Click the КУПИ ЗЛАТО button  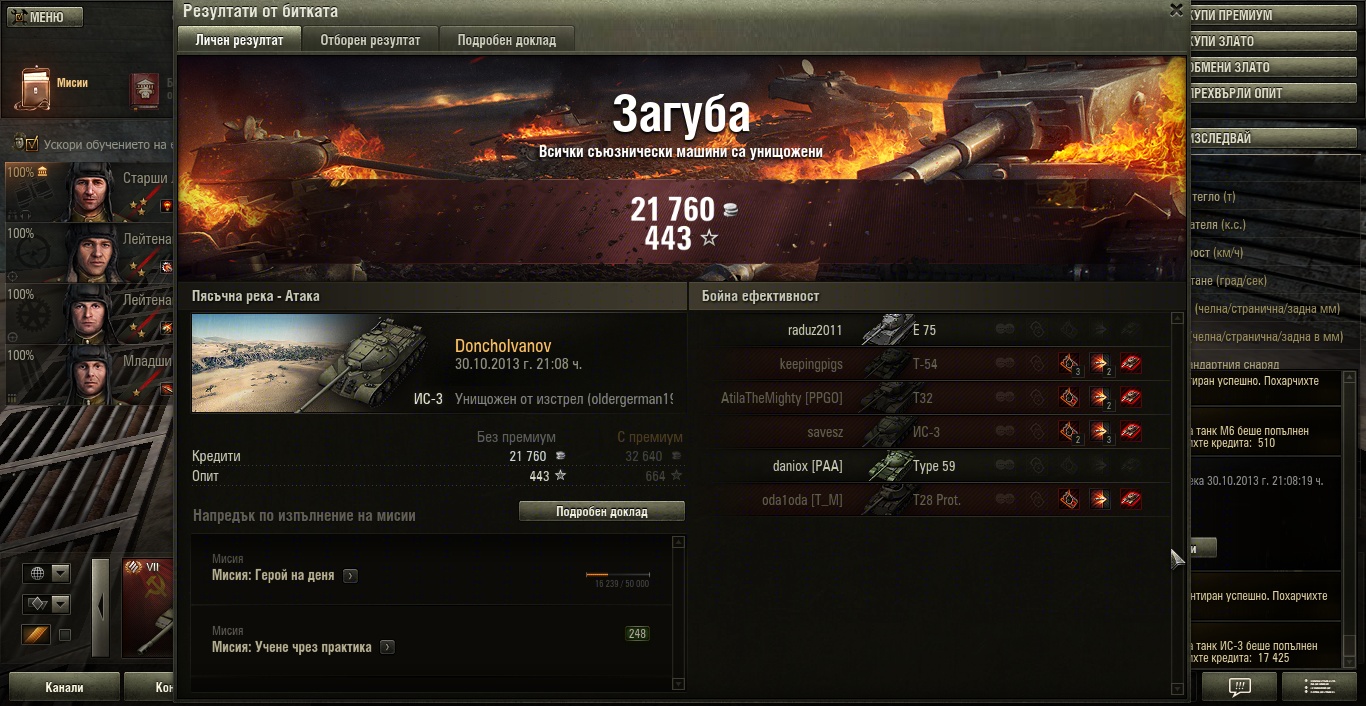(1271, 42)
